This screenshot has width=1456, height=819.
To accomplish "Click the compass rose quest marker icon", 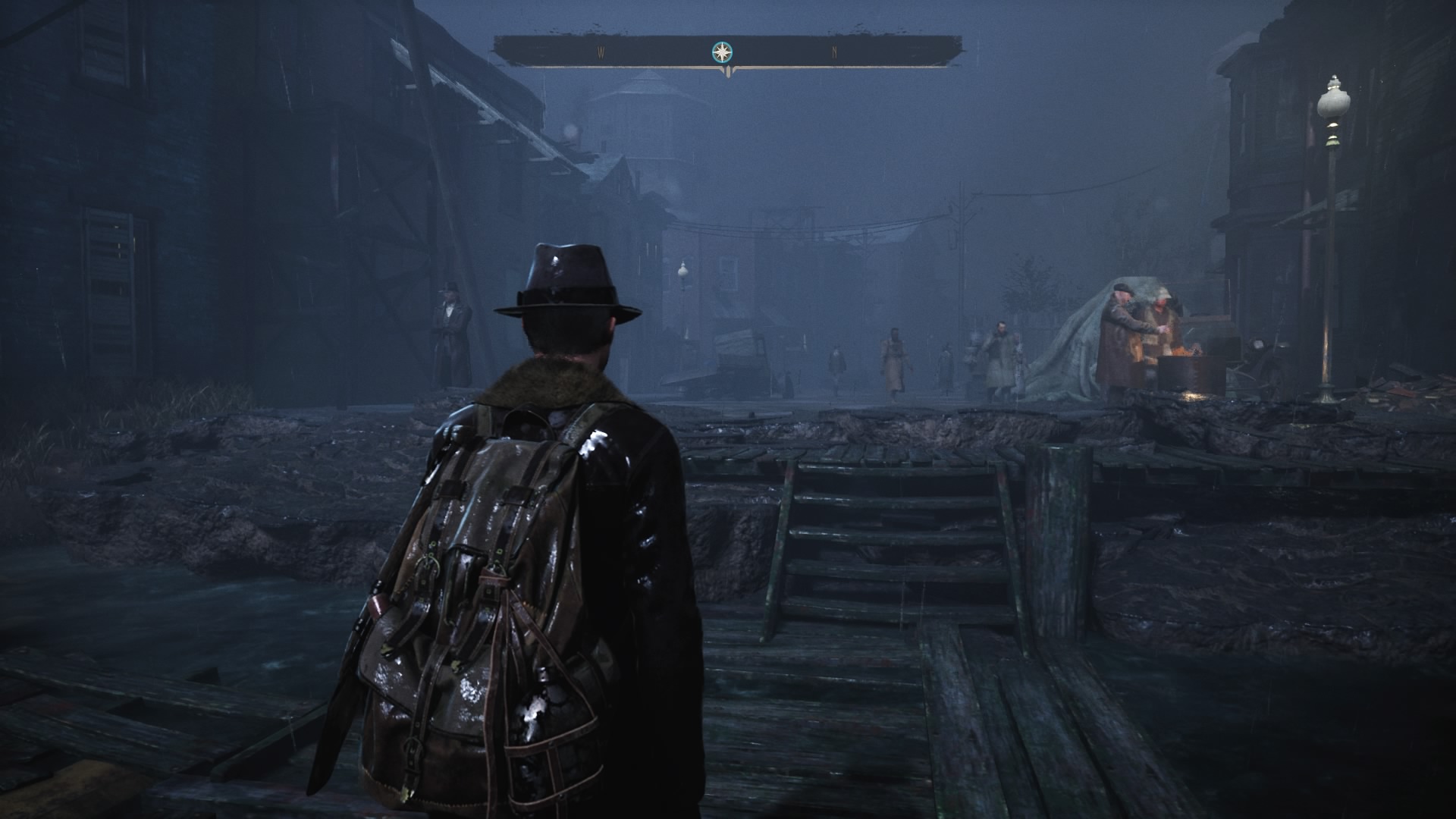I will 721,53.
